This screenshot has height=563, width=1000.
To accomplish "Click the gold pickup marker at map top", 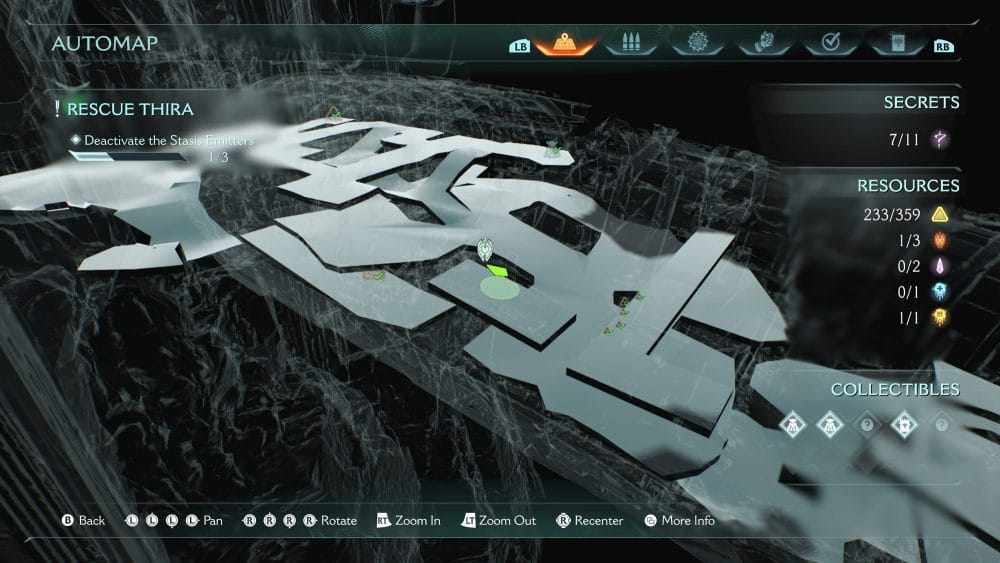I will point(334,113).
